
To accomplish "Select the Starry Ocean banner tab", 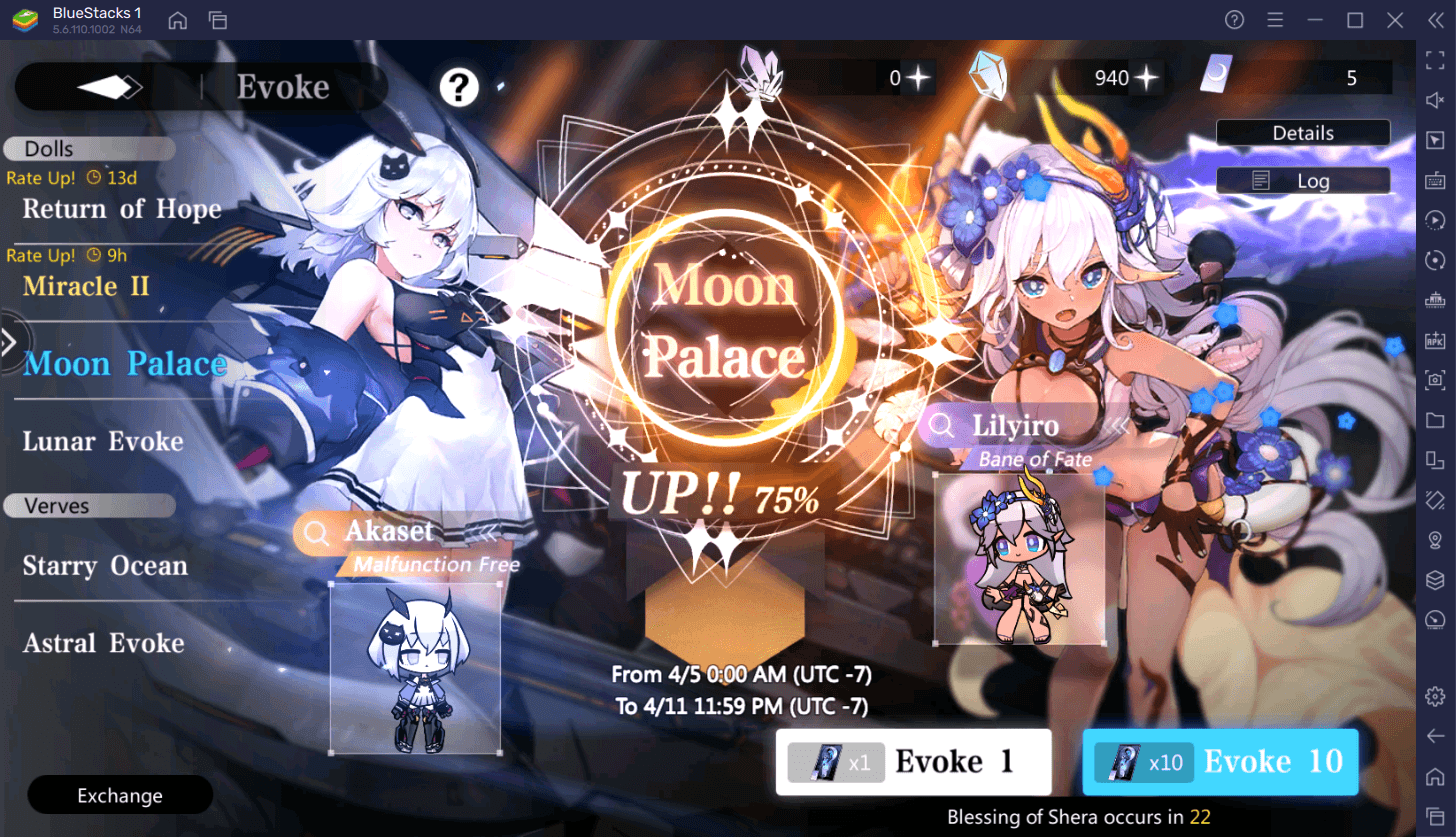I will tap(105, 565).
